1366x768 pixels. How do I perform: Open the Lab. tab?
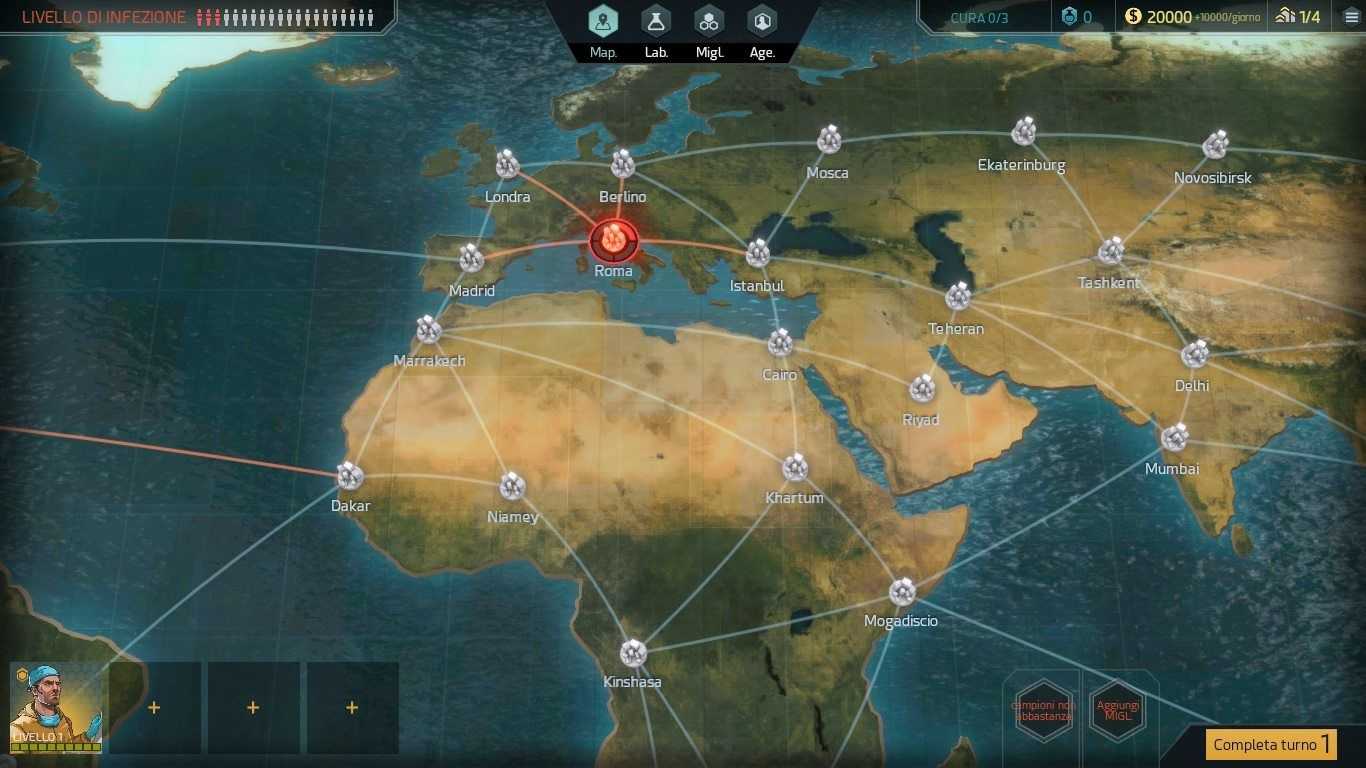[x=656, y=22]
